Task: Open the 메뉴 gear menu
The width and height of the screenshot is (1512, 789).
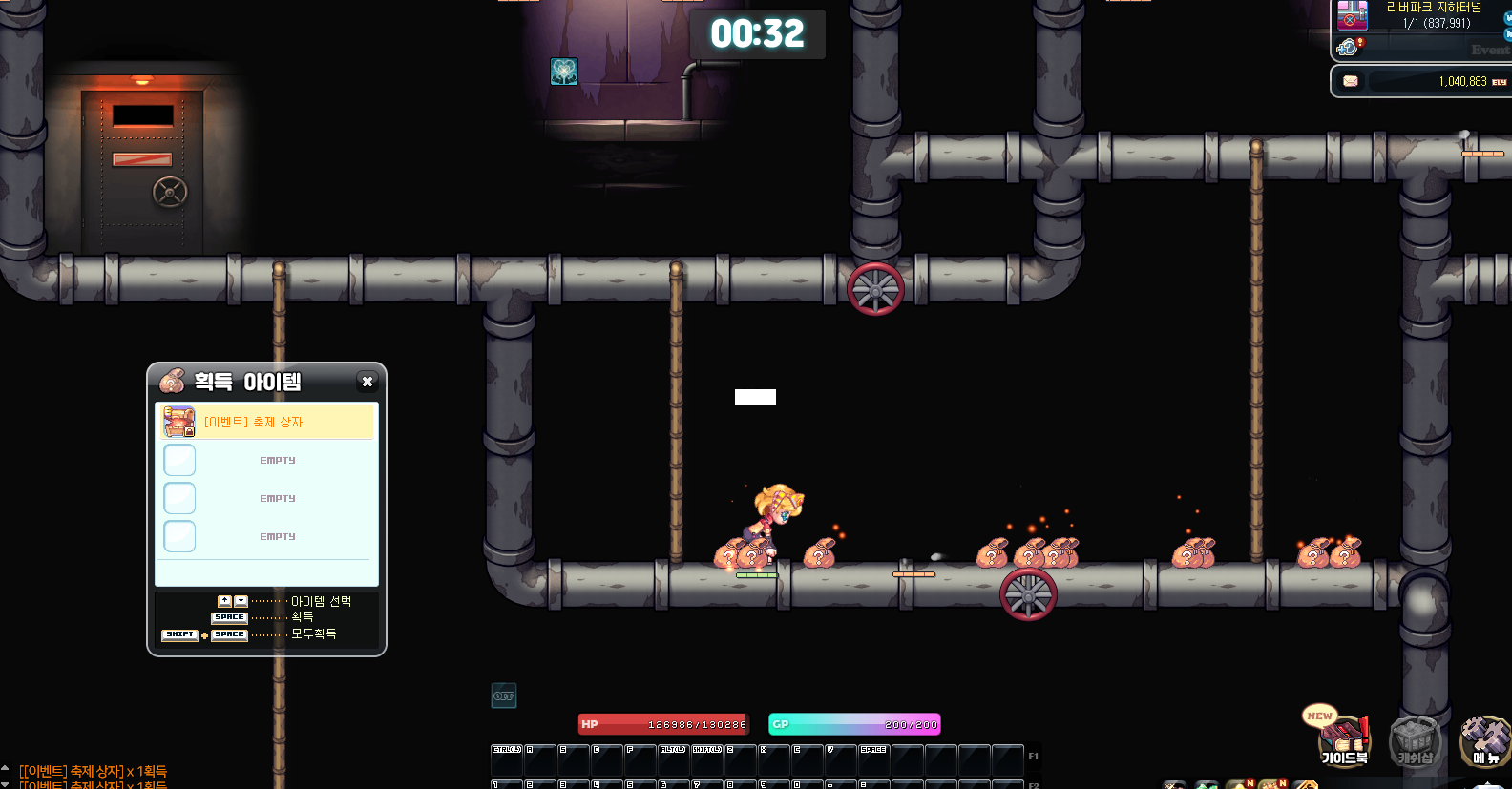Action: pos(1484,742)
